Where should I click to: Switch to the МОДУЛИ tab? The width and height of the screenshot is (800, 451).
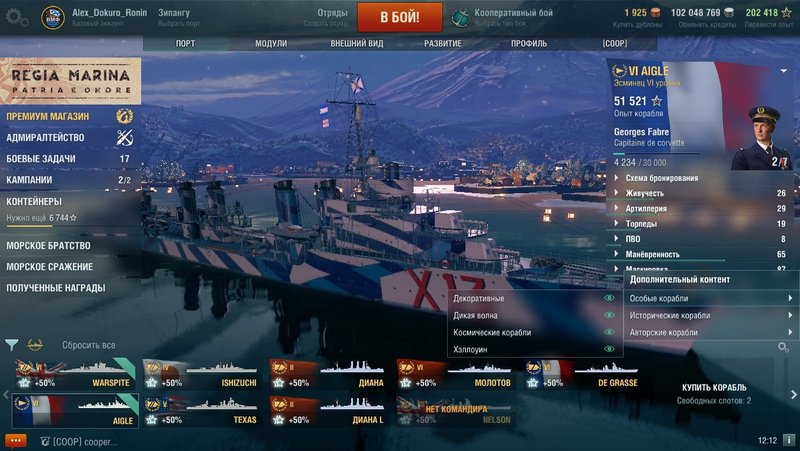tap(271, 44)
